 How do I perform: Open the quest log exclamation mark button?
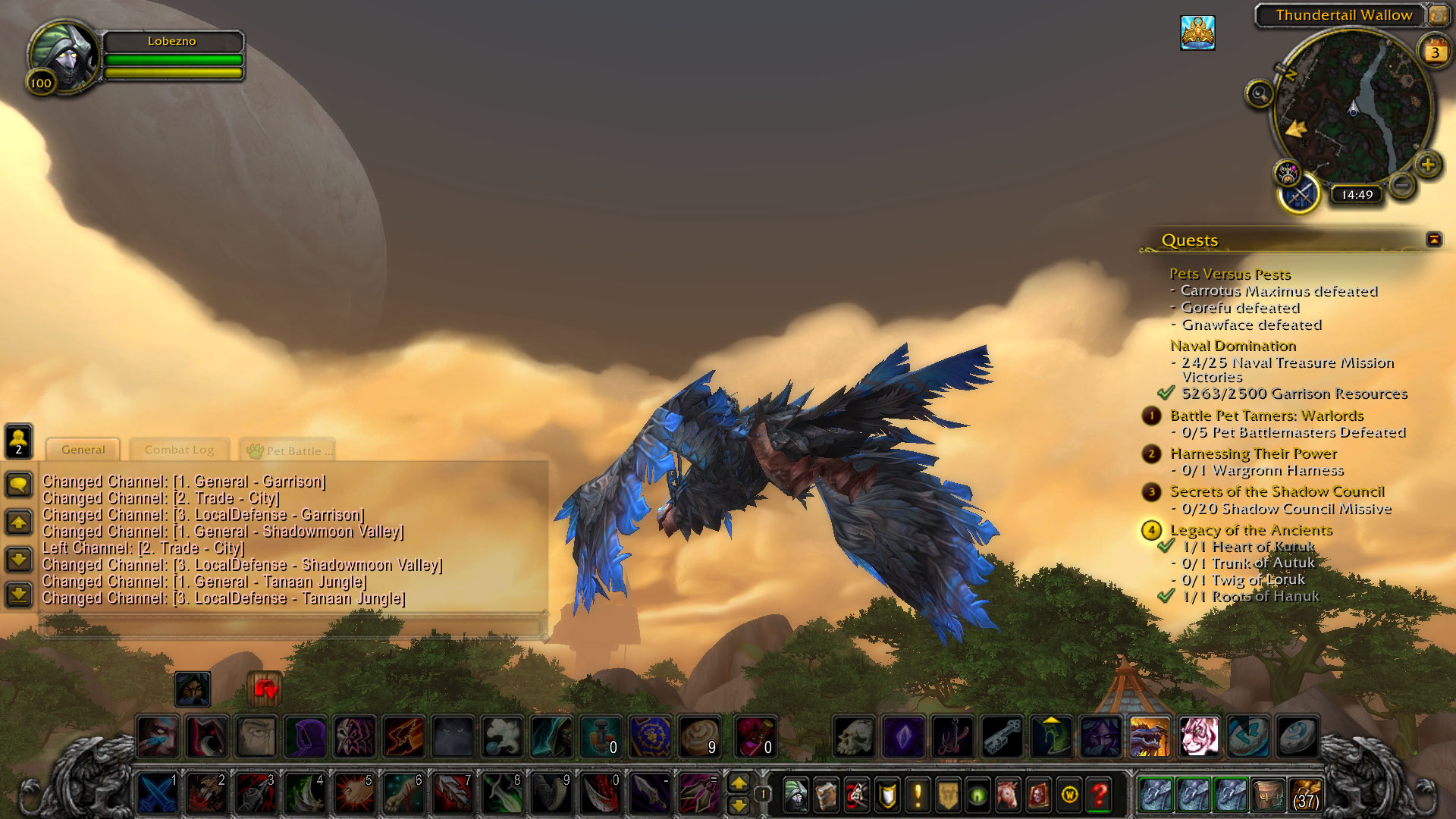tap(918, 795)
